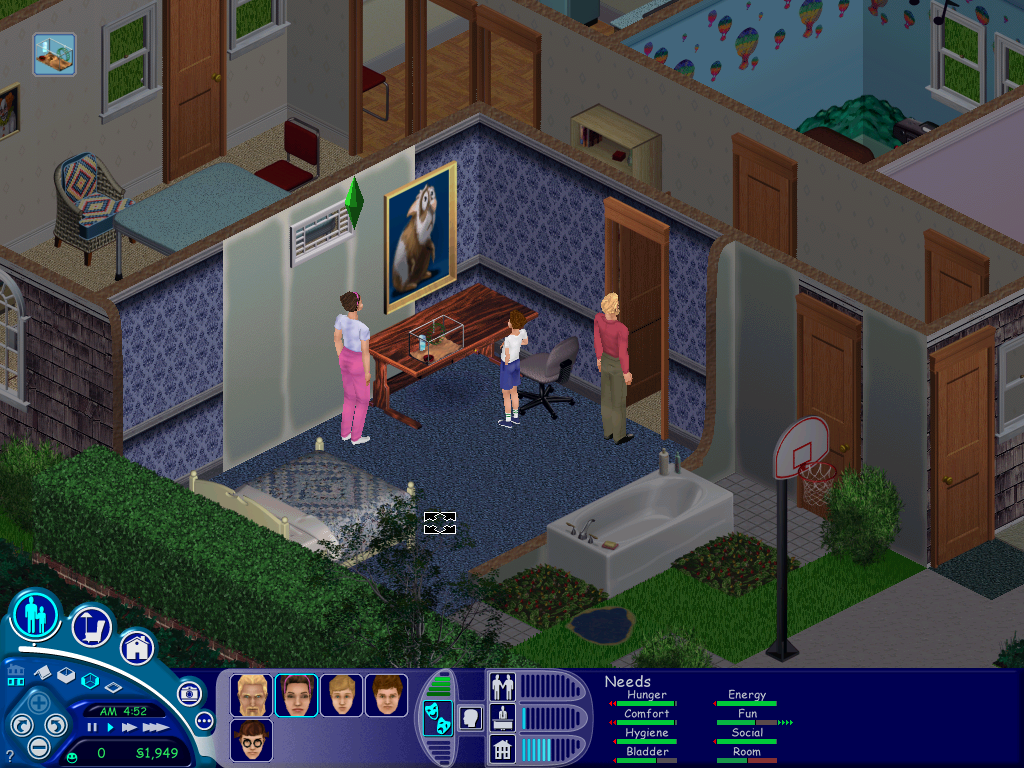
Task: Open Build mode with the house icon
Action: (137, 647)
